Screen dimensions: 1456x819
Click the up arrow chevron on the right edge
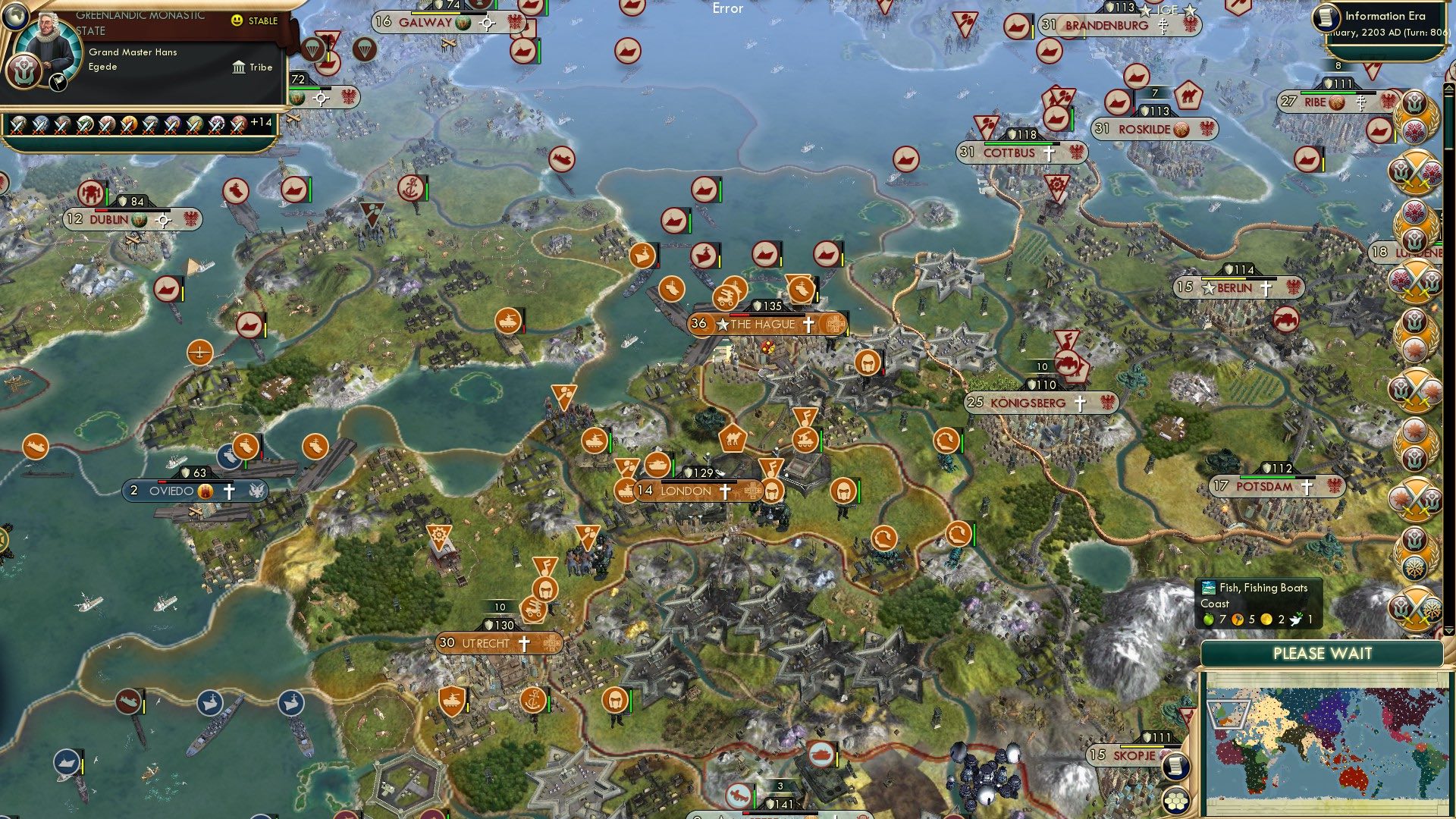(x=1448, y=88)
